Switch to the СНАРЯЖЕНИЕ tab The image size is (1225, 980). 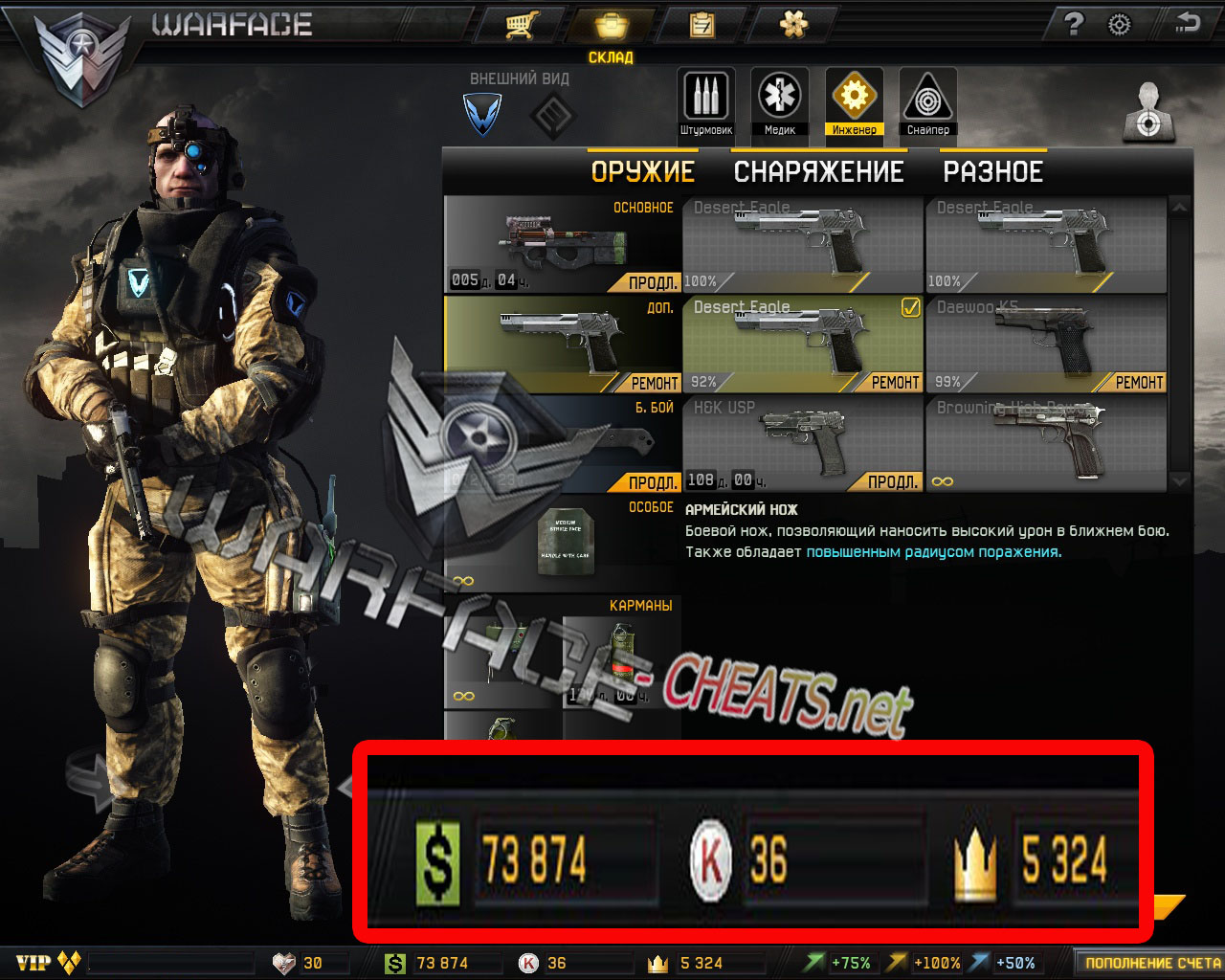click(x=818, y=171)
